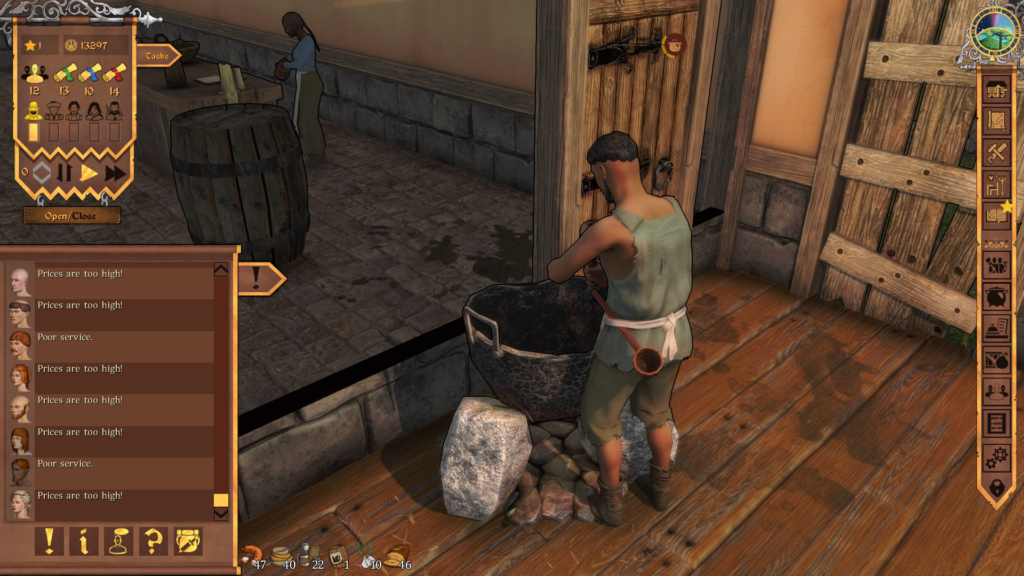Open the crossed-out jug message filter
Image resolution: width=1024 pixels, height=576 pixels.
pos(188,541)
